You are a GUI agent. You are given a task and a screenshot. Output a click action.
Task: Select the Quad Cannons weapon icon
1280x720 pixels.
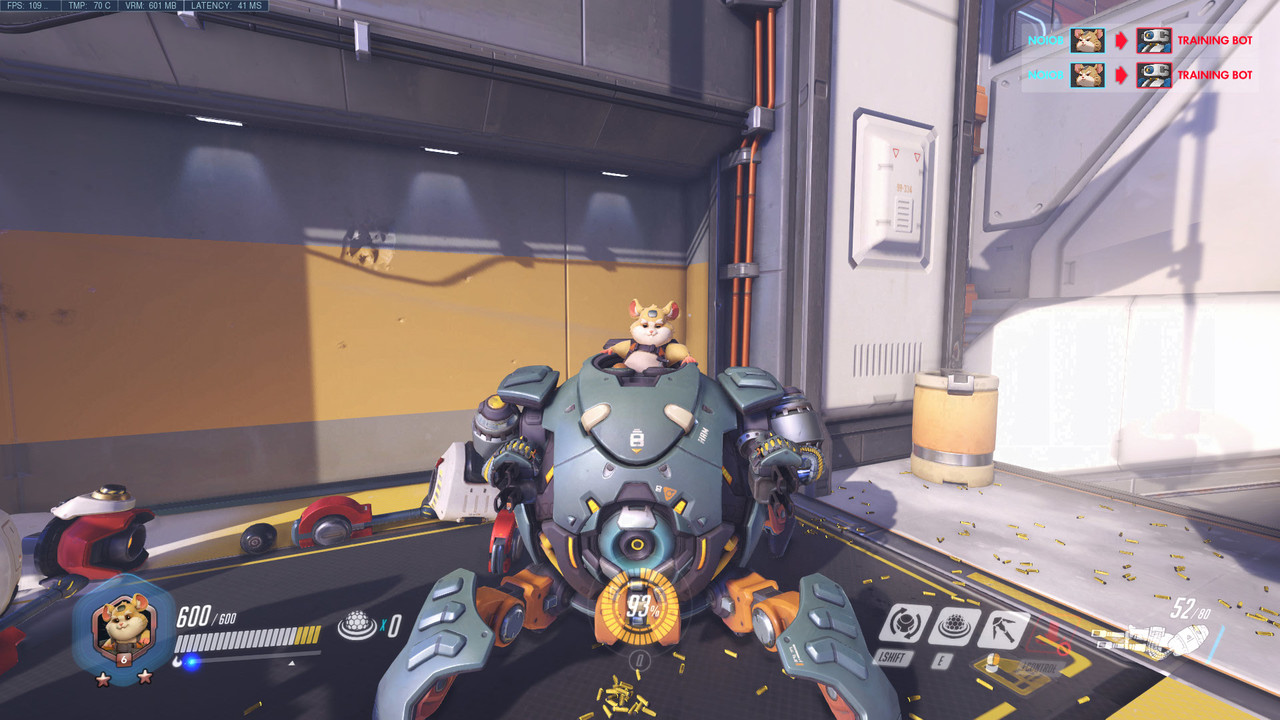pyautogui.click(x=1150, y=639)
